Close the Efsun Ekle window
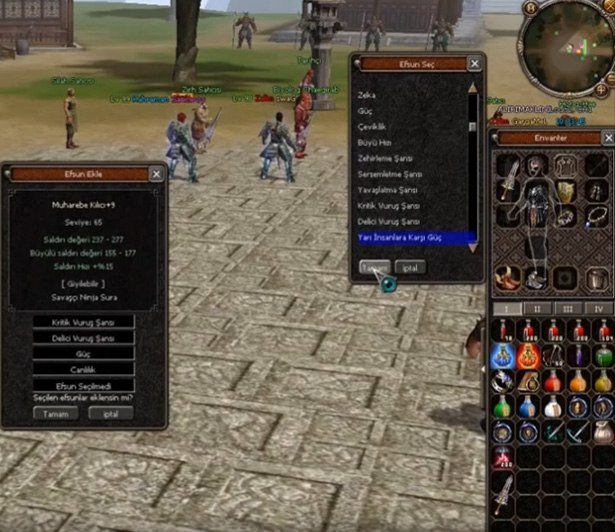615x532 pixels. [156, 174]
